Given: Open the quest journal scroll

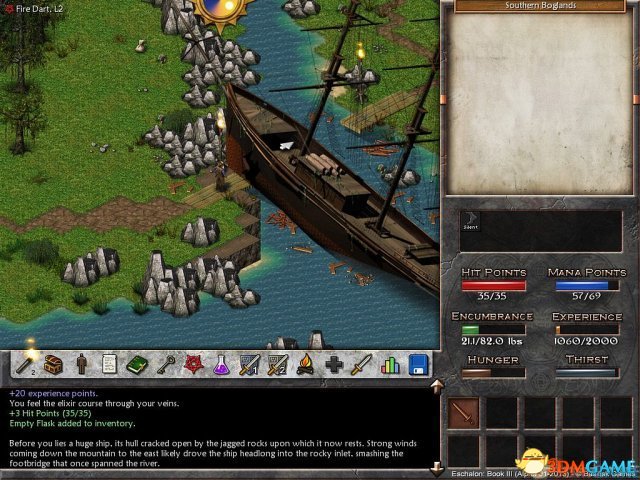Looking at the screenshot, I should coord(109,365).
